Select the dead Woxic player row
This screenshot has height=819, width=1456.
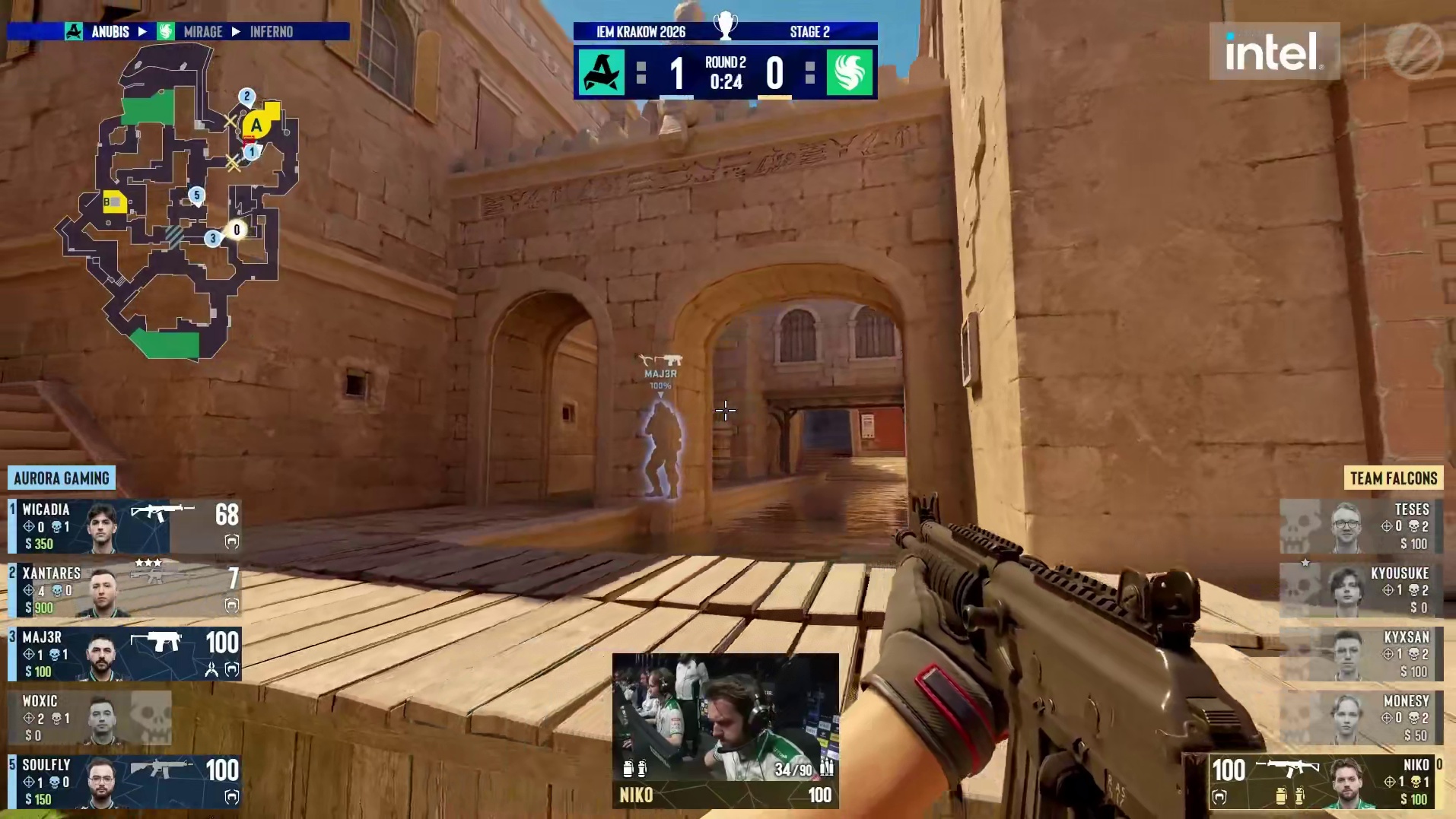tap(90, 718)
